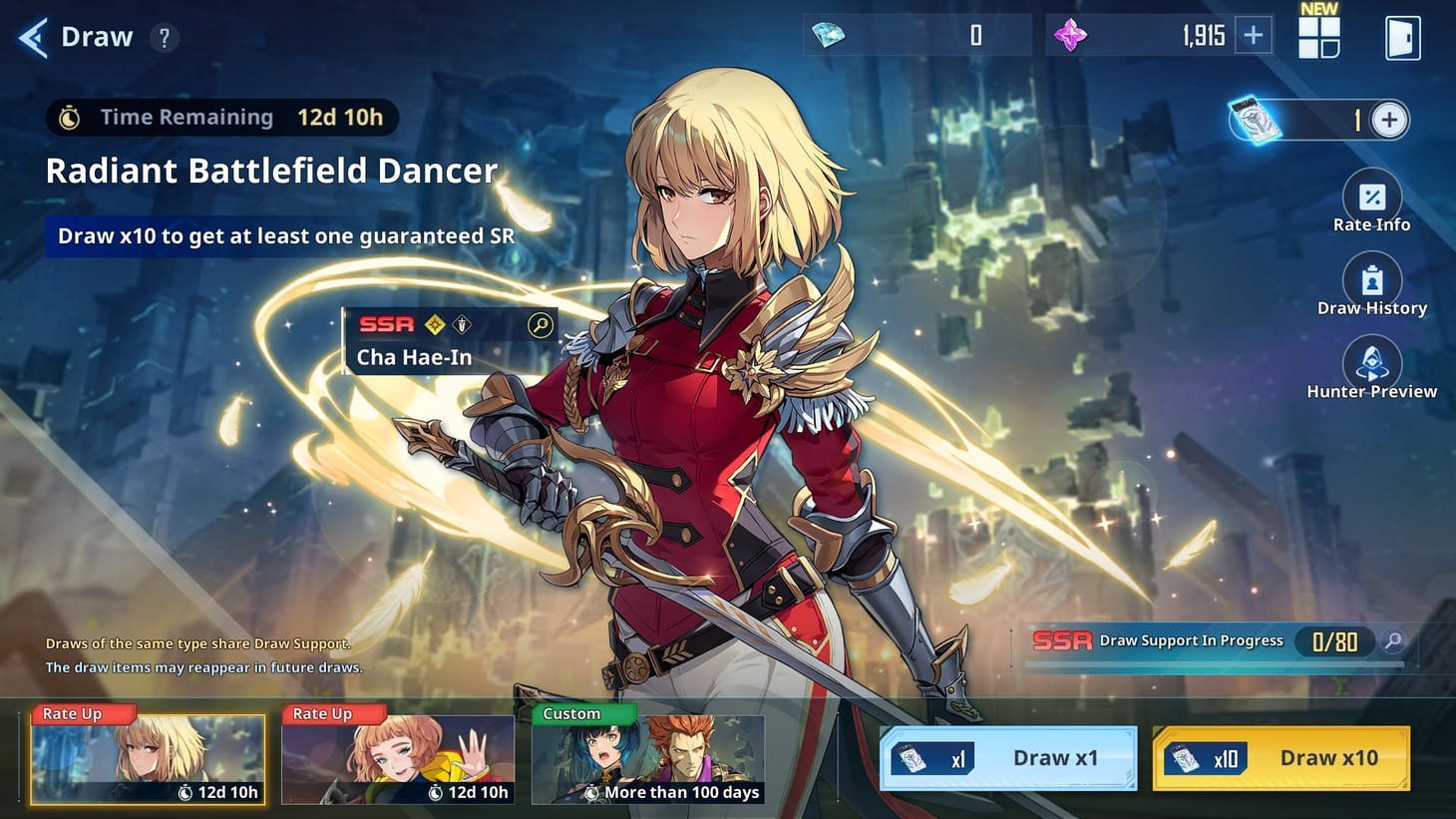
Task: Open the Hunter Preview screen
Action: click(x=1372, y=364)
